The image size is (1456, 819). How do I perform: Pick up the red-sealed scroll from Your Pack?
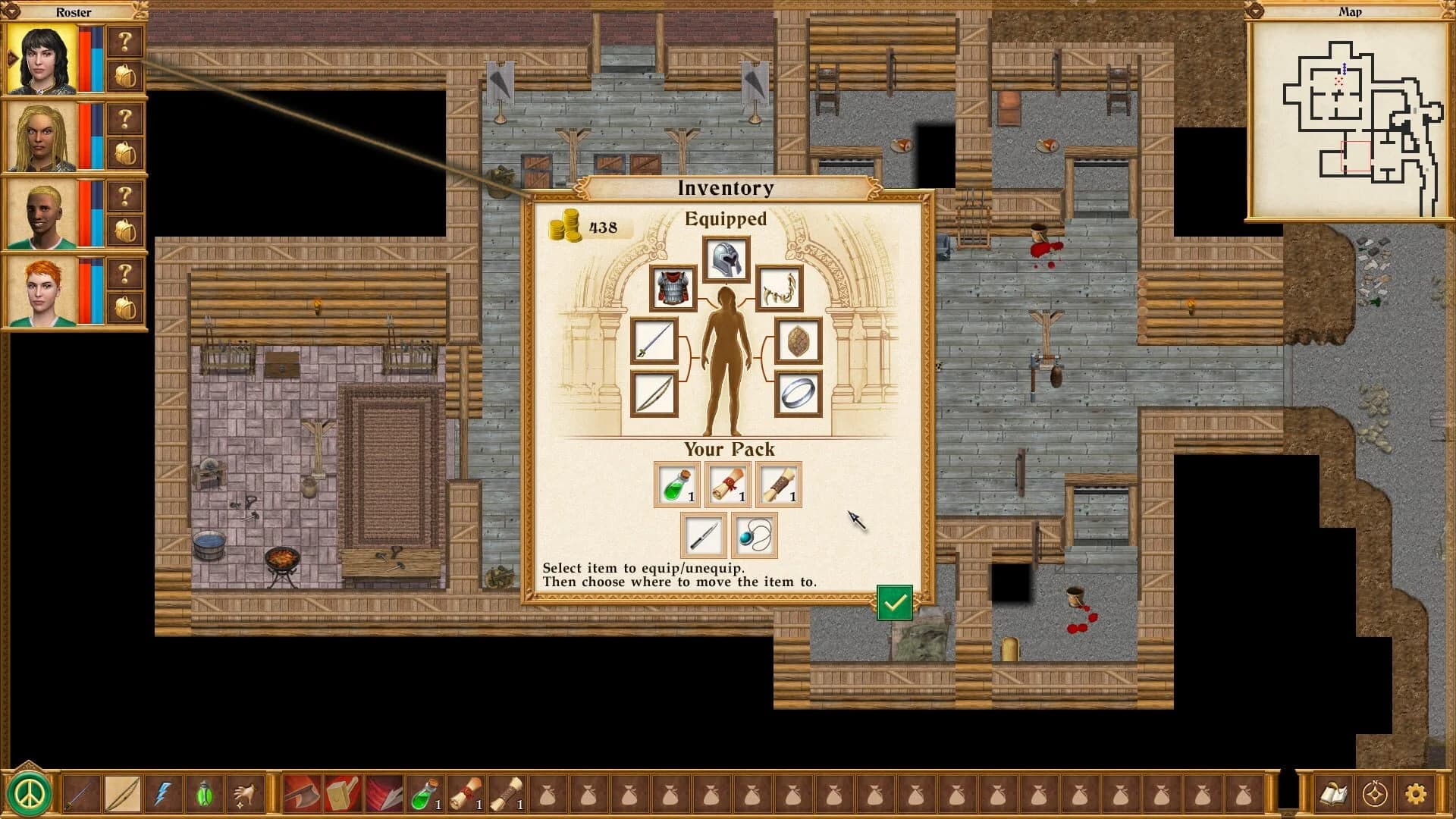point(727,485)
